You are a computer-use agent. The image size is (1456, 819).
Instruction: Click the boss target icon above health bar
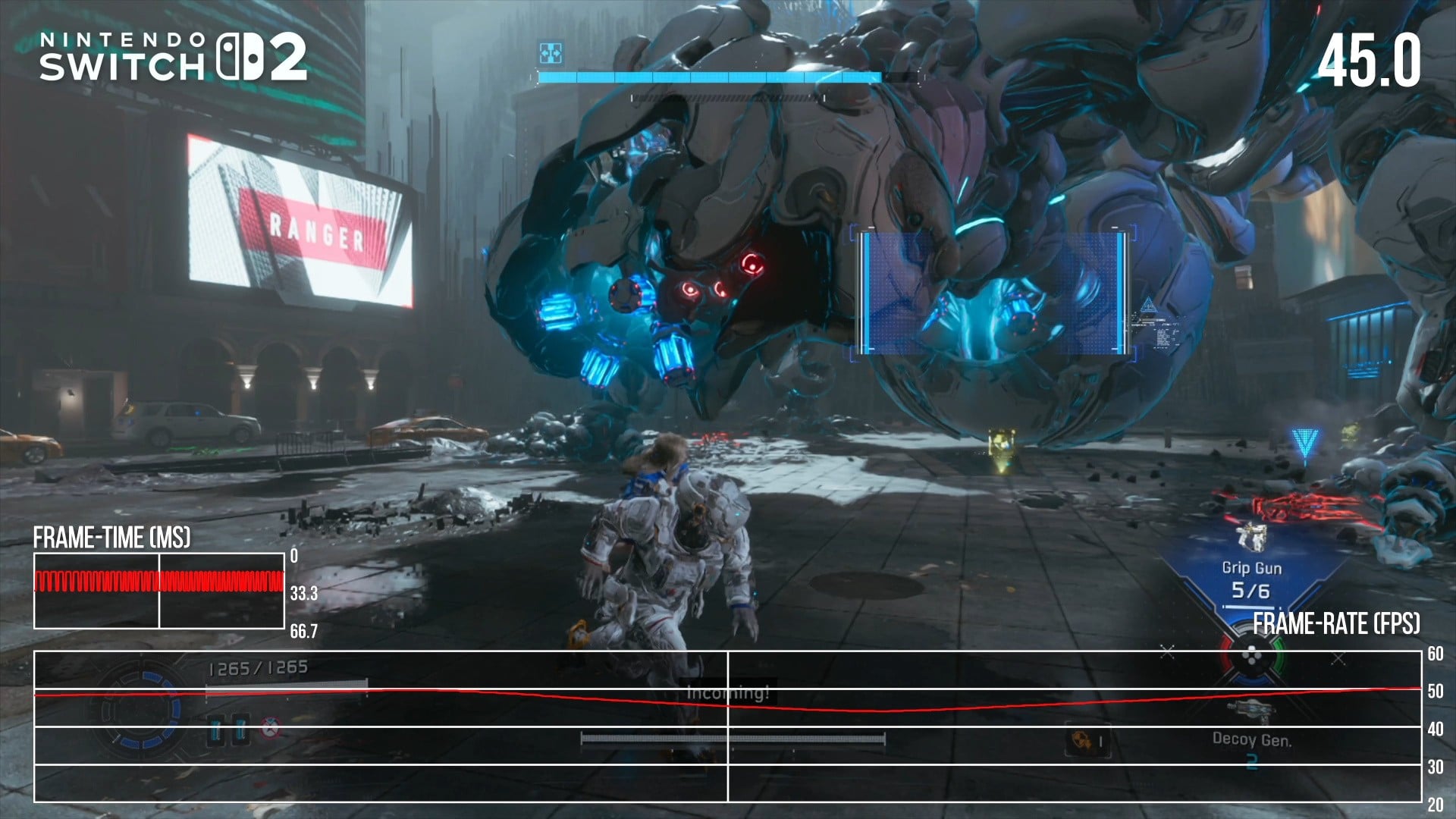[551, 53]
